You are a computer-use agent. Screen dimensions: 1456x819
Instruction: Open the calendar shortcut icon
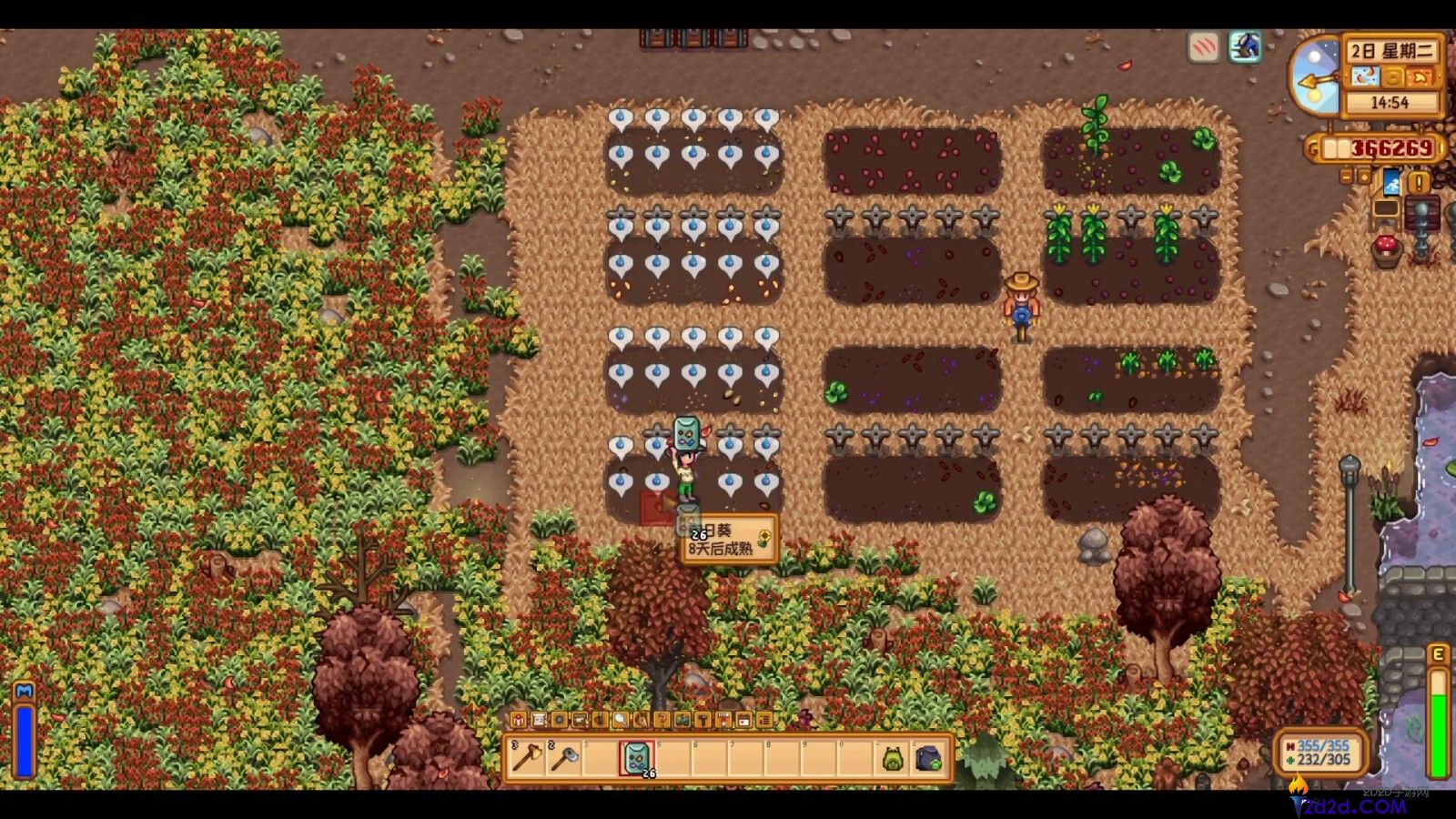pos(744,720)
